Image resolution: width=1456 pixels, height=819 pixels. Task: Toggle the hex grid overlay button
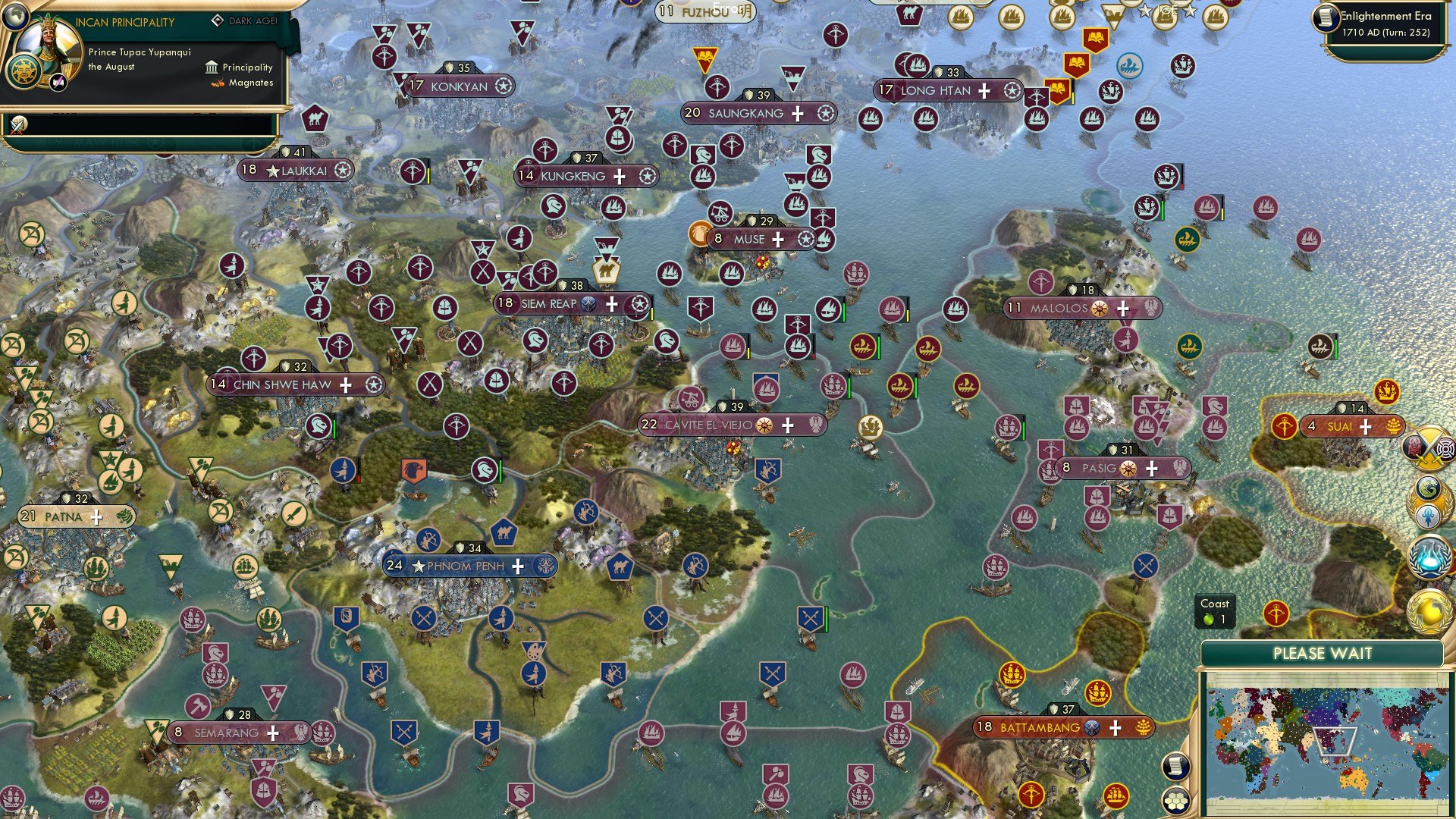1175,801
